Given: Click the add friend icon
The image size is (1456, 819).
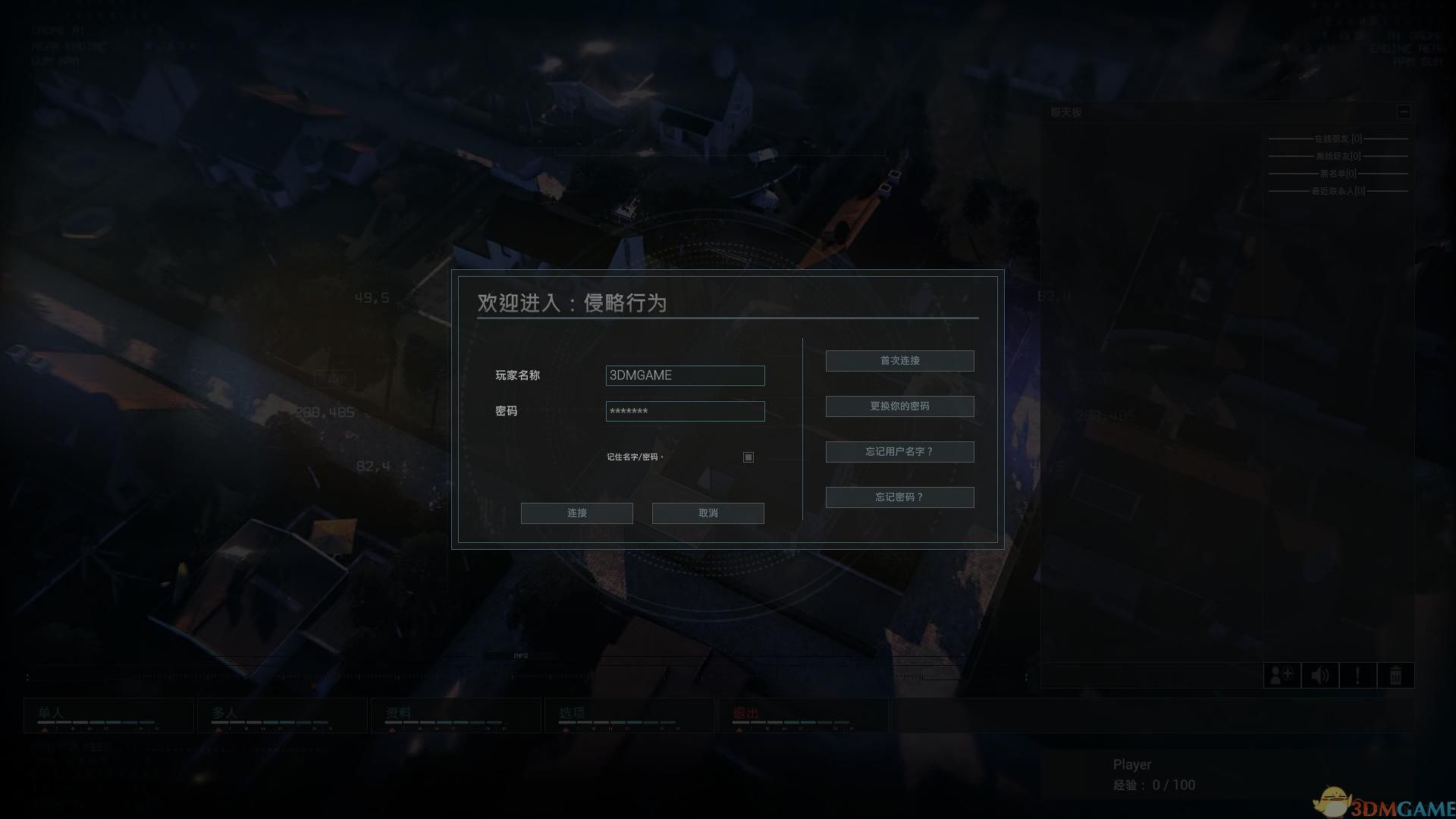Looking at the screenshot, I should pos(1282,675).
